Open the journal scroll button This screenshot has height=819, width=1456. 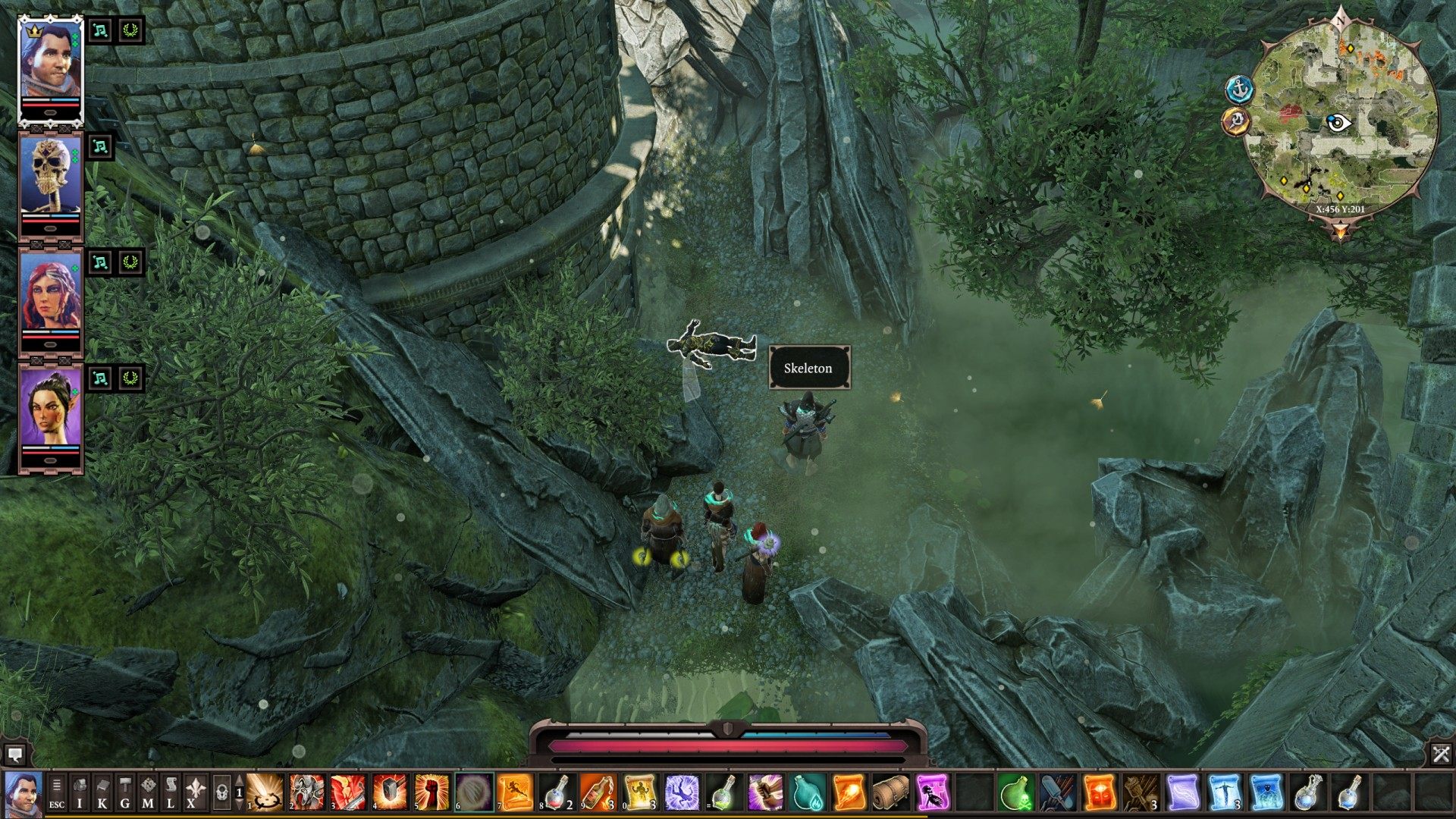(x=171, y=792)
